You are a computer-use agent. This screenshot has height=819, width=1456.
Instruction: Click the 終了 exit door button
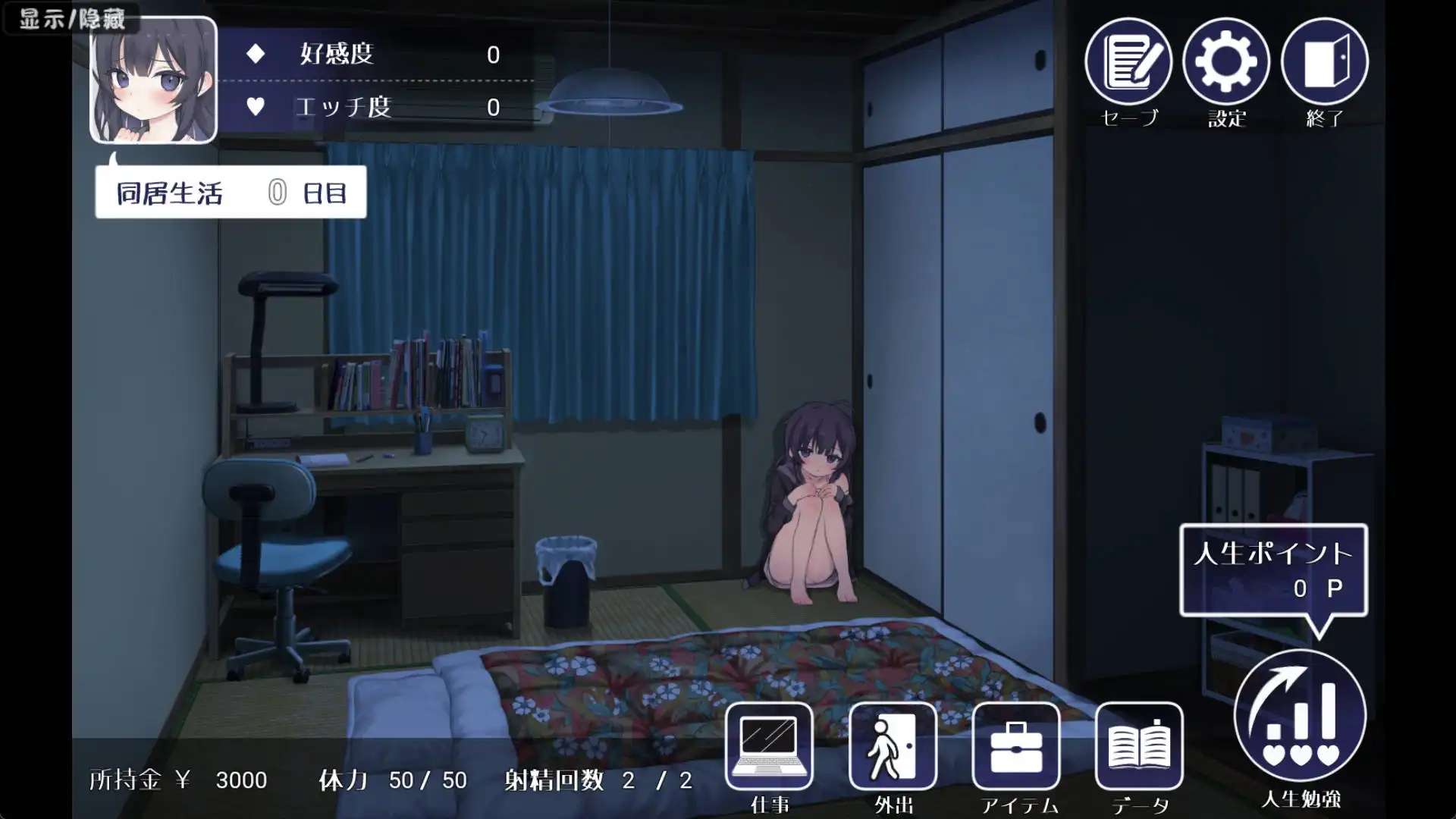tap(1324, 62)
